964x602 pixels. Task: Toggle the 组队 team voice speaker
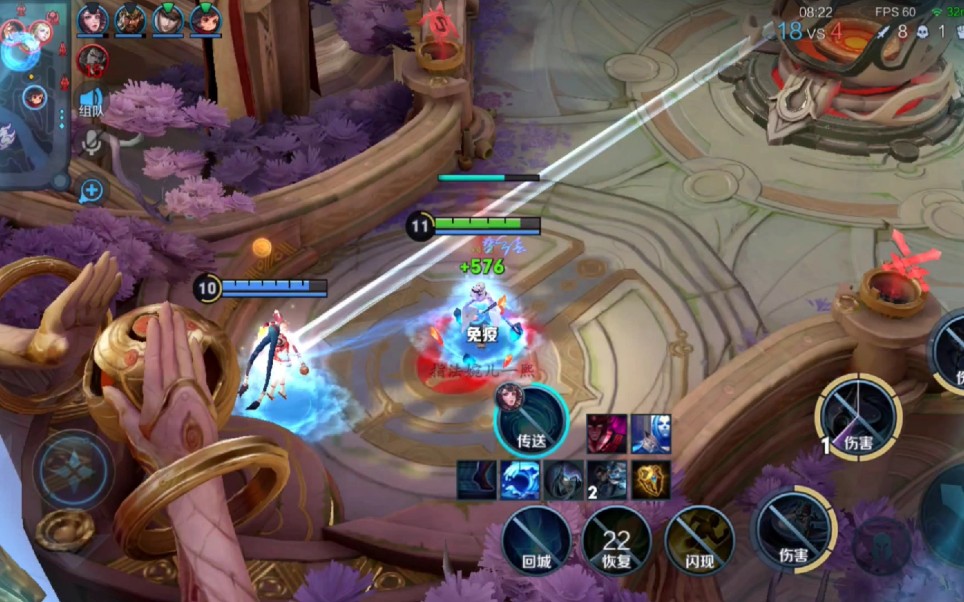point(92,102)
